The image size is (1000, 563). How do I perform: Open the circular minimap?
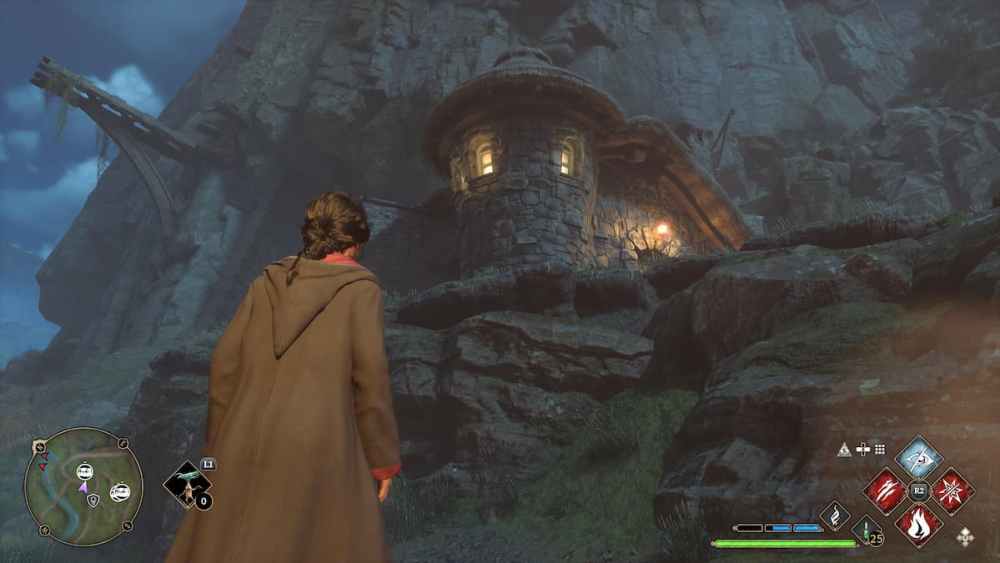pos(83,487)
